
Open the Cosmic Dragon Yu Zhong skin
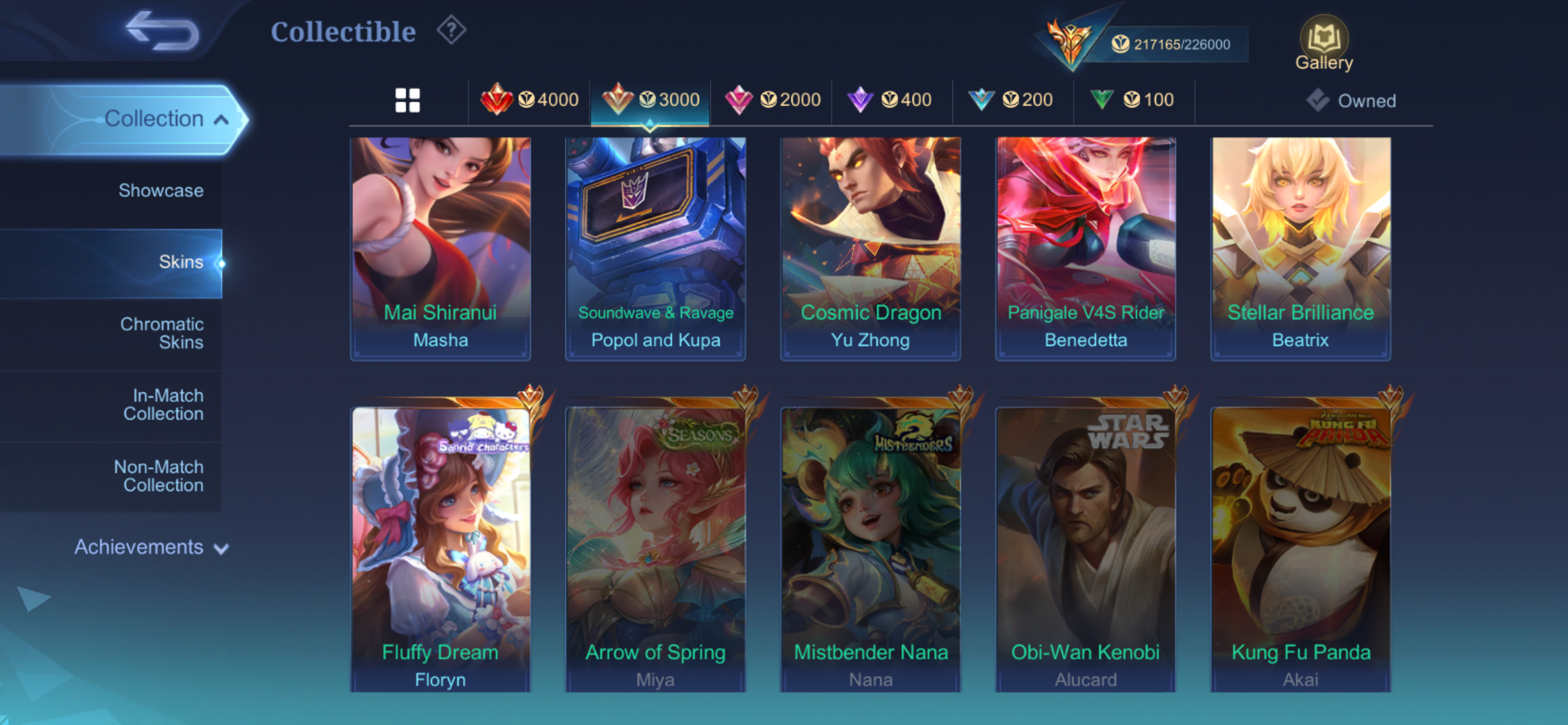point(870,248)
